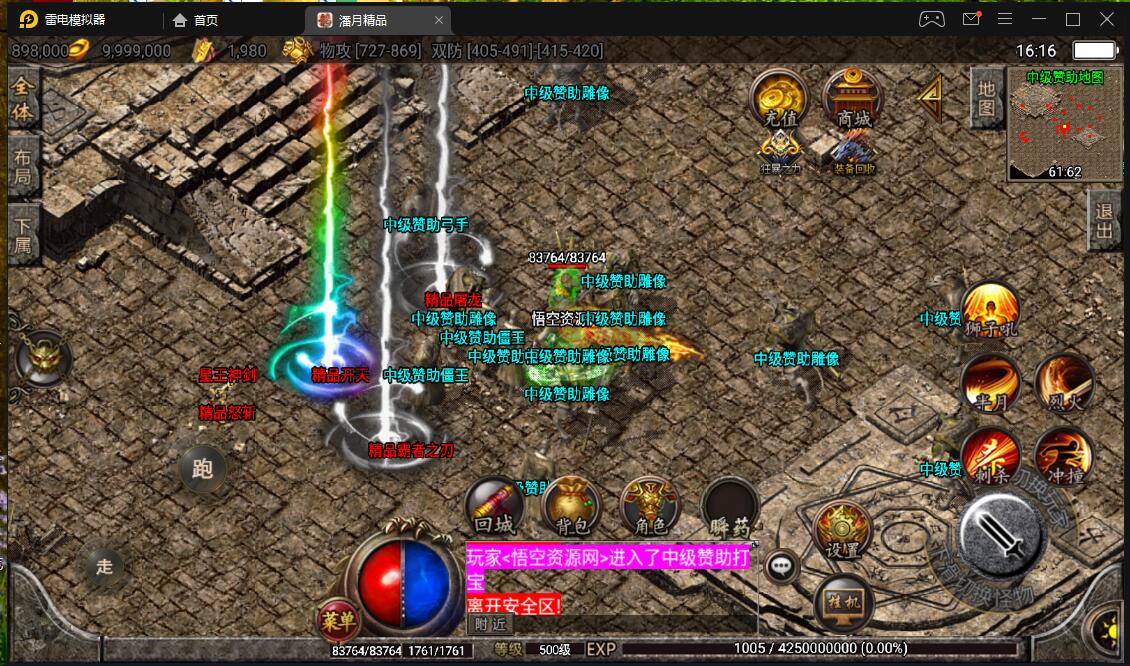Open 设置 settings

[x=843, y=530]
